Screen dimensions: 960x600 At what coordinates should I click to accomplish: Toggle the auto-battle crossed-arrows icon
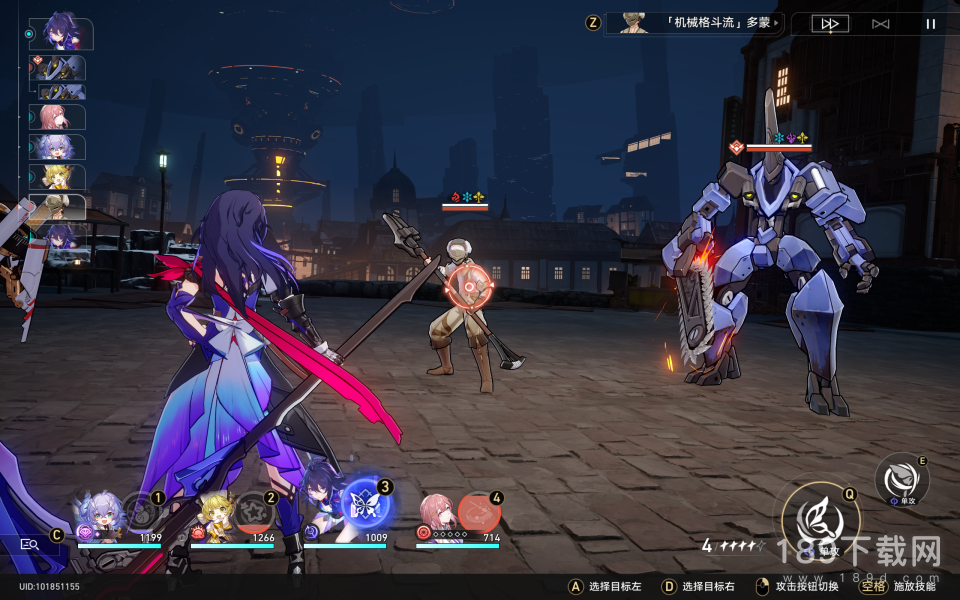(880, 23)
